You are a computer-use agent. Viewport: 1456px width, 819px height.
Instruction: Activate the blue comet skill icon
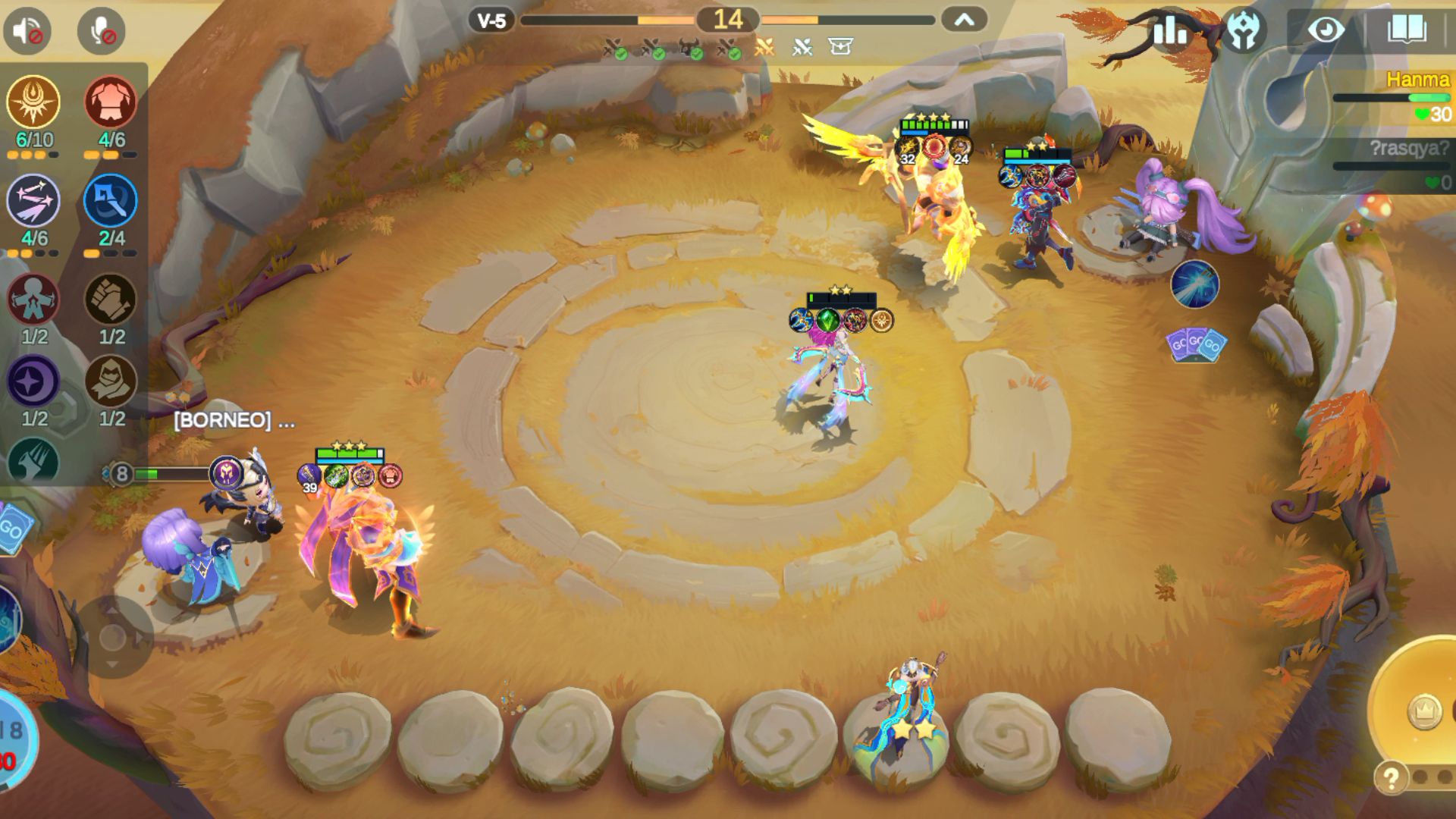pos(1194,284)
